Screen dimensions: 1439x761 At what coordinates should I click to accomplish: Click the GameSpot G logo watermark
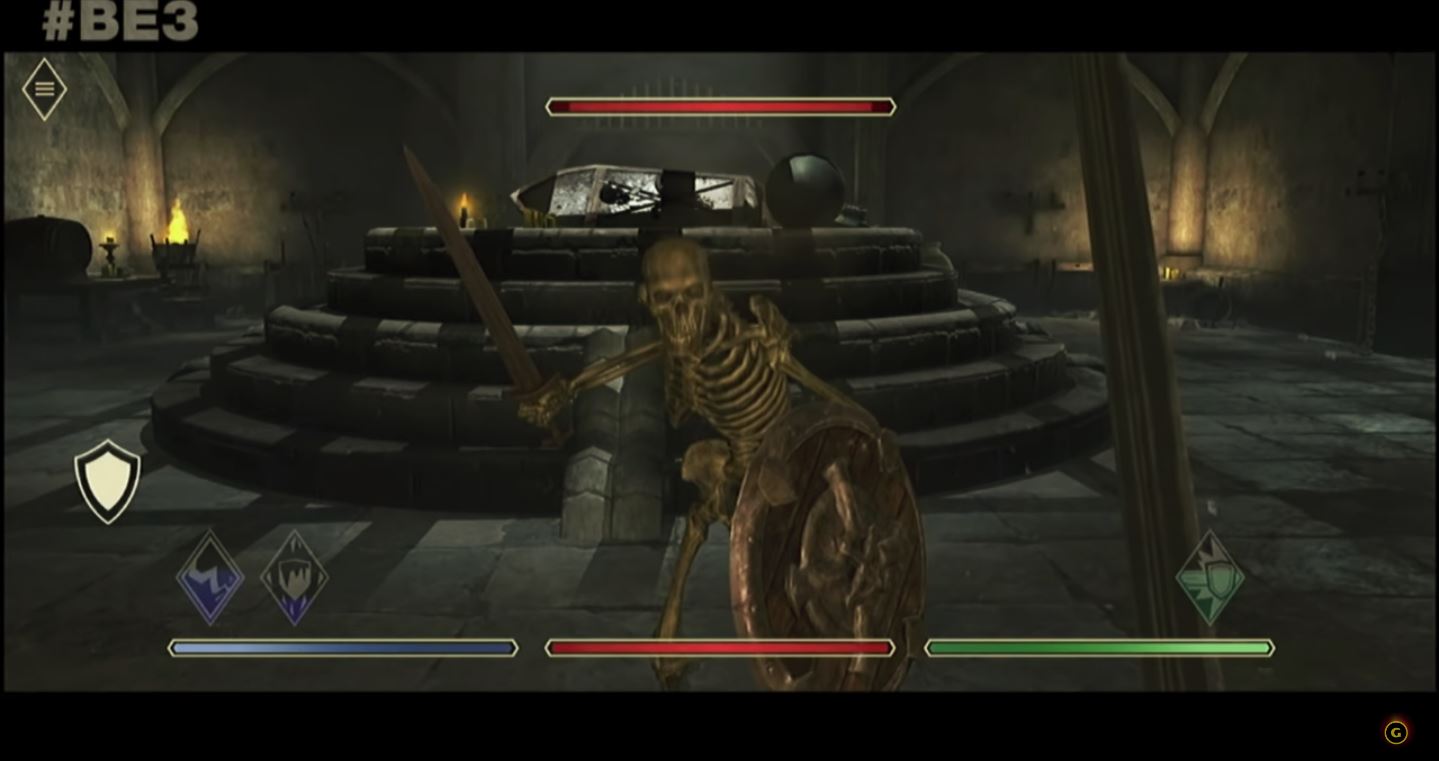(1395, 732)
